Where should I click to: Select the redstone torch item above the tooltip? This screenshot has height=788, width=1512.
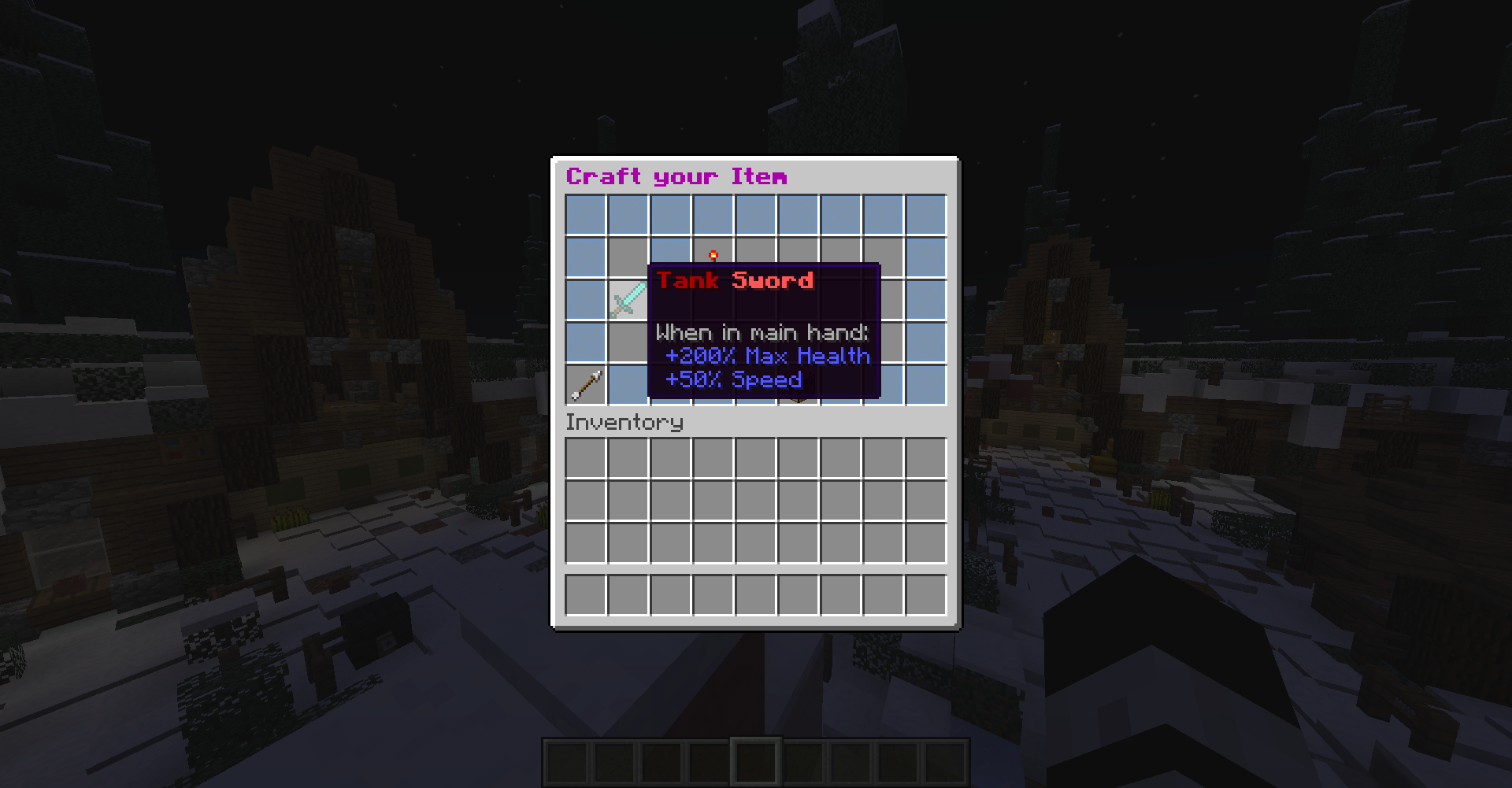pyautogui.click(x=713, y=253)
